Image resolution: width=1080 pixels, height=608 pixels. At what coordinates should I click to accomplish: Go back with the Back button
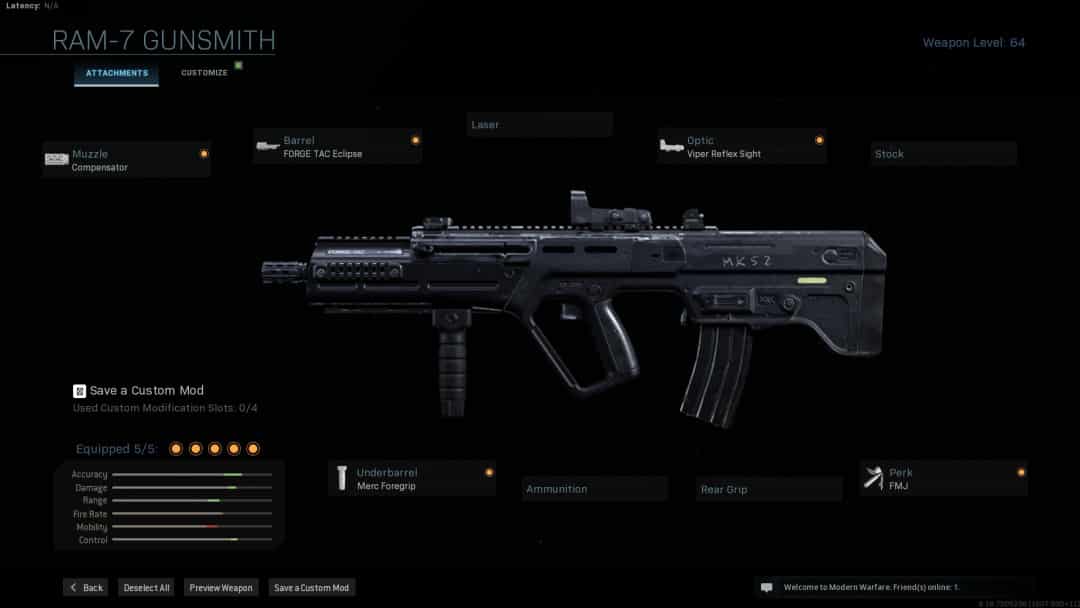tap(86, 588)
